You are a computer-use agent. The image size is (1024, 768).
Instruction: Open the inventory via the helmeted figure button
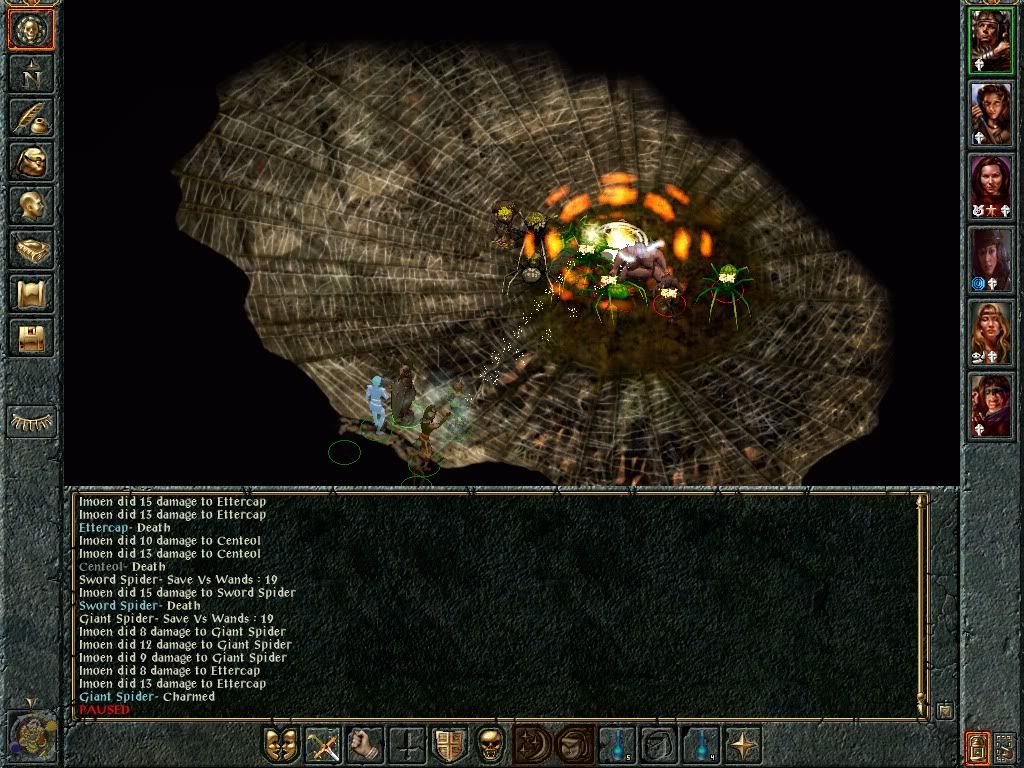(x=31, y=161)
